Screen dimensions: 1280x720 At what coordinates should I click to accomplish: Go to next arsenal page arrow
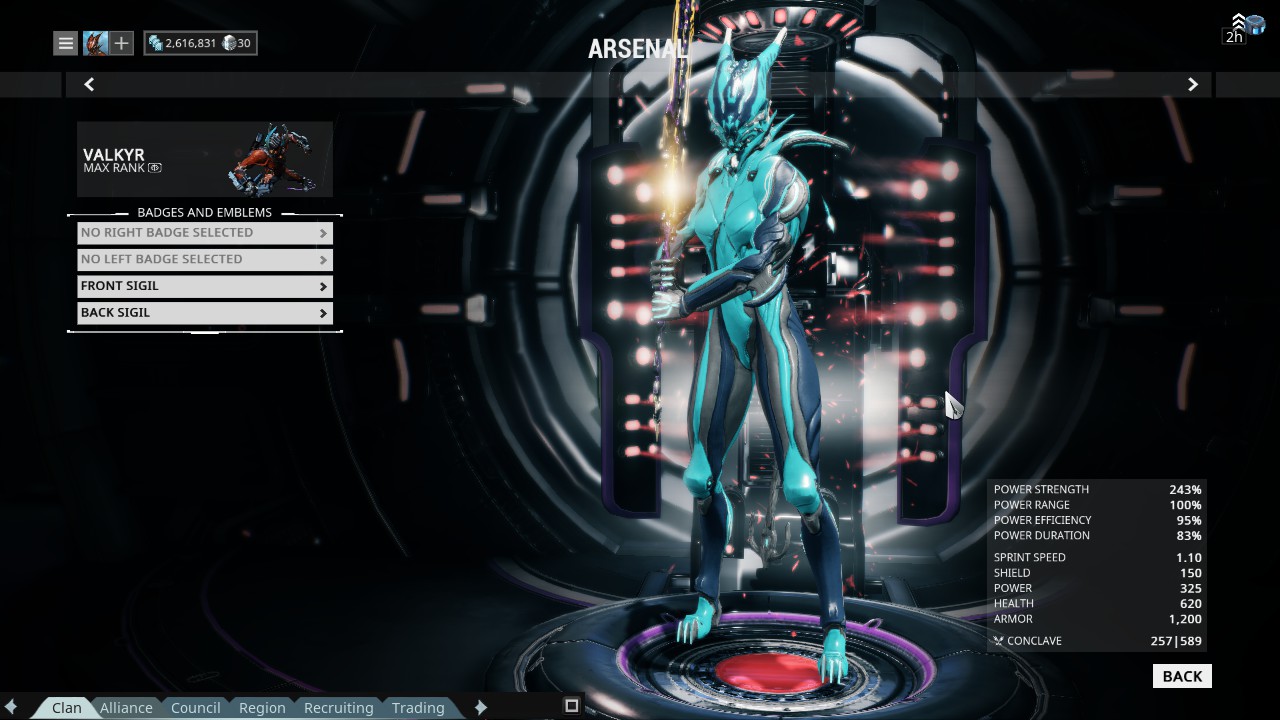pyautogui.click(x=1192, y=85)
